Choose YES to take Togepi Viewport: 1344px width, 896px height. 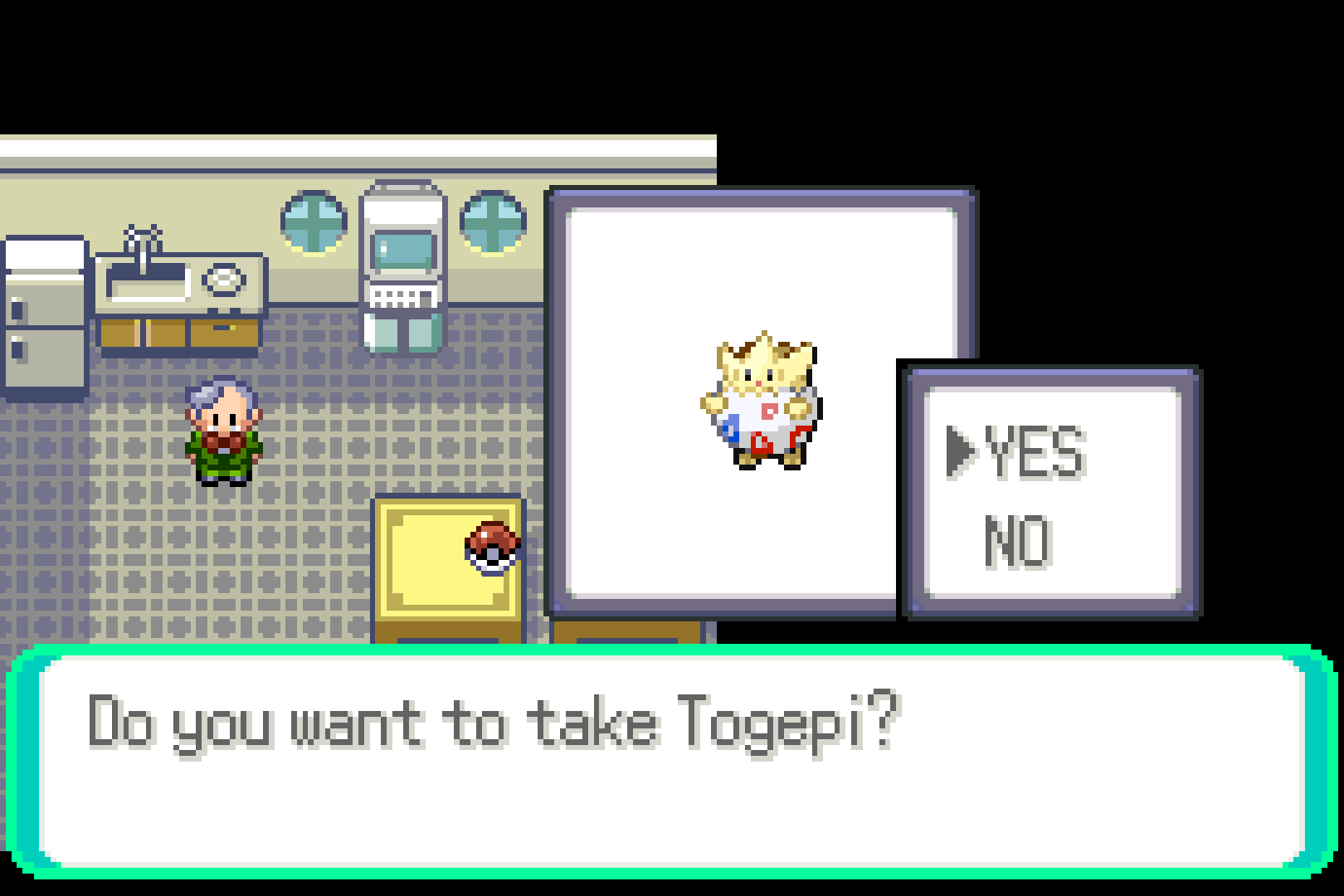click(1035, 452)
